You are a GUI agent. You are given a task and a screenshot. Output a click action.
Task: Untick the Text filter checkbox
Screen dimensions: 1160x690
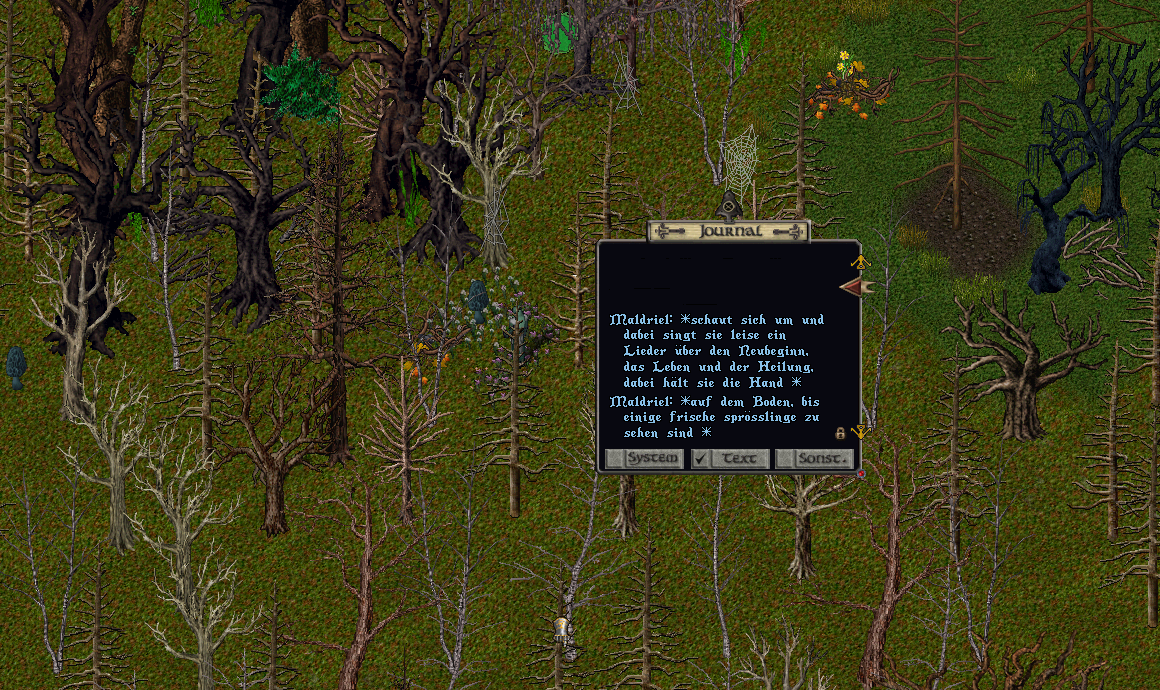(x=701, y=459)
